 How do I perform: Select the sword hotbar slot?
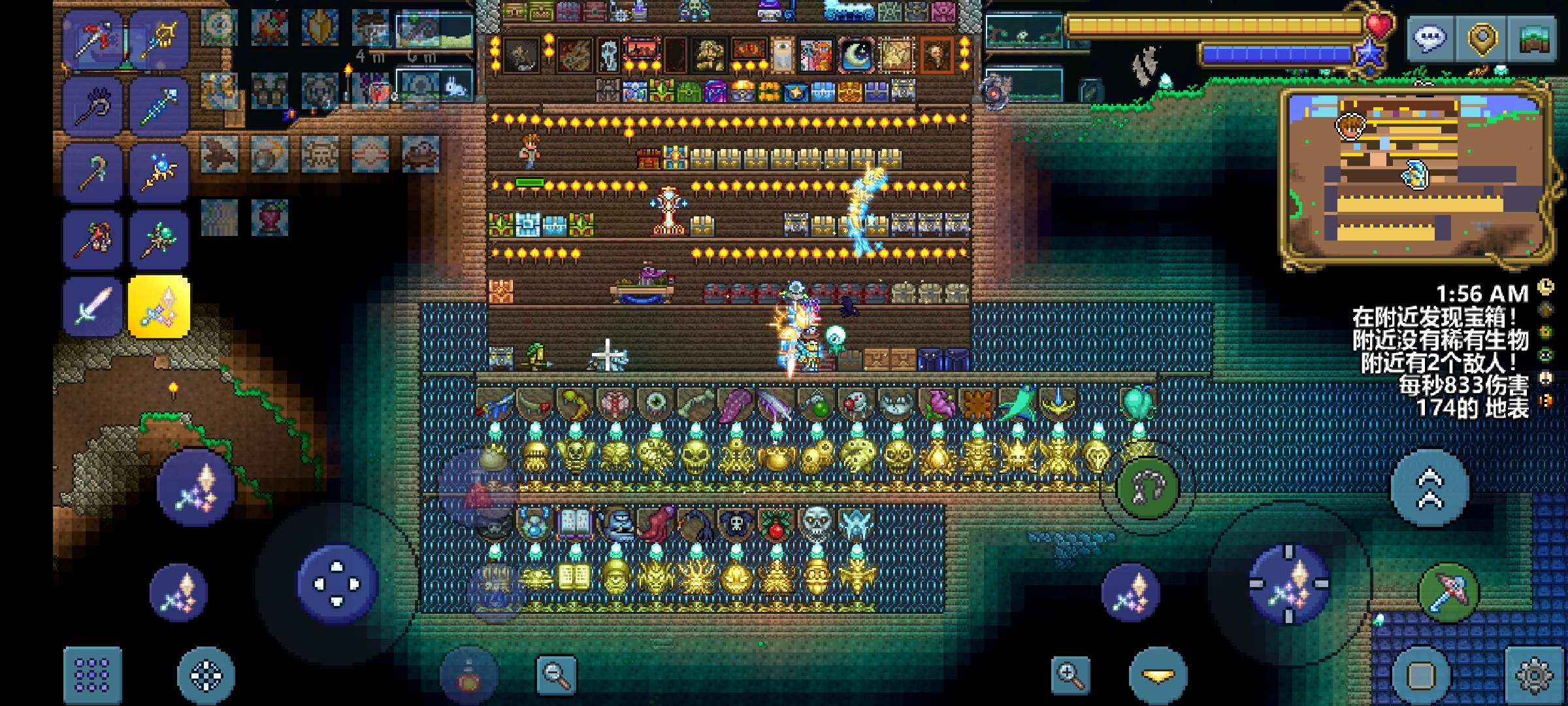click(x=92, y=306)
